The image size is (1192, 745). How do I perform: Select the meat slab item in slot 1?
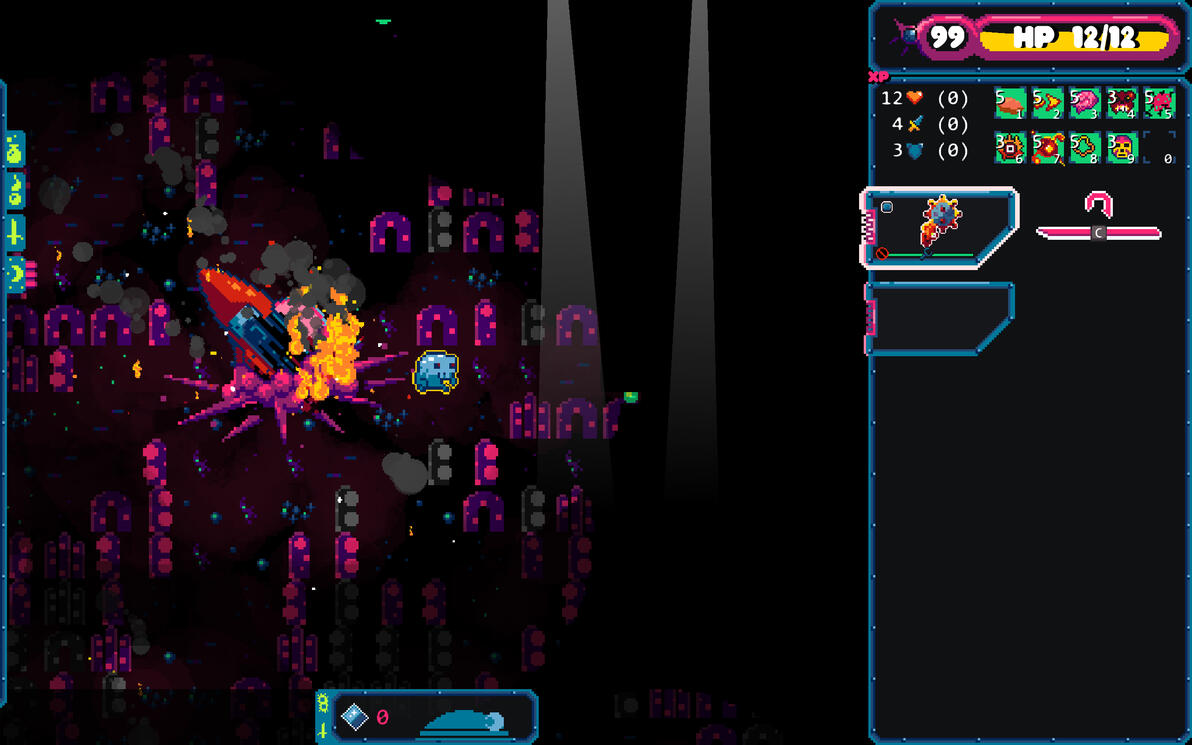(1010, 103)
